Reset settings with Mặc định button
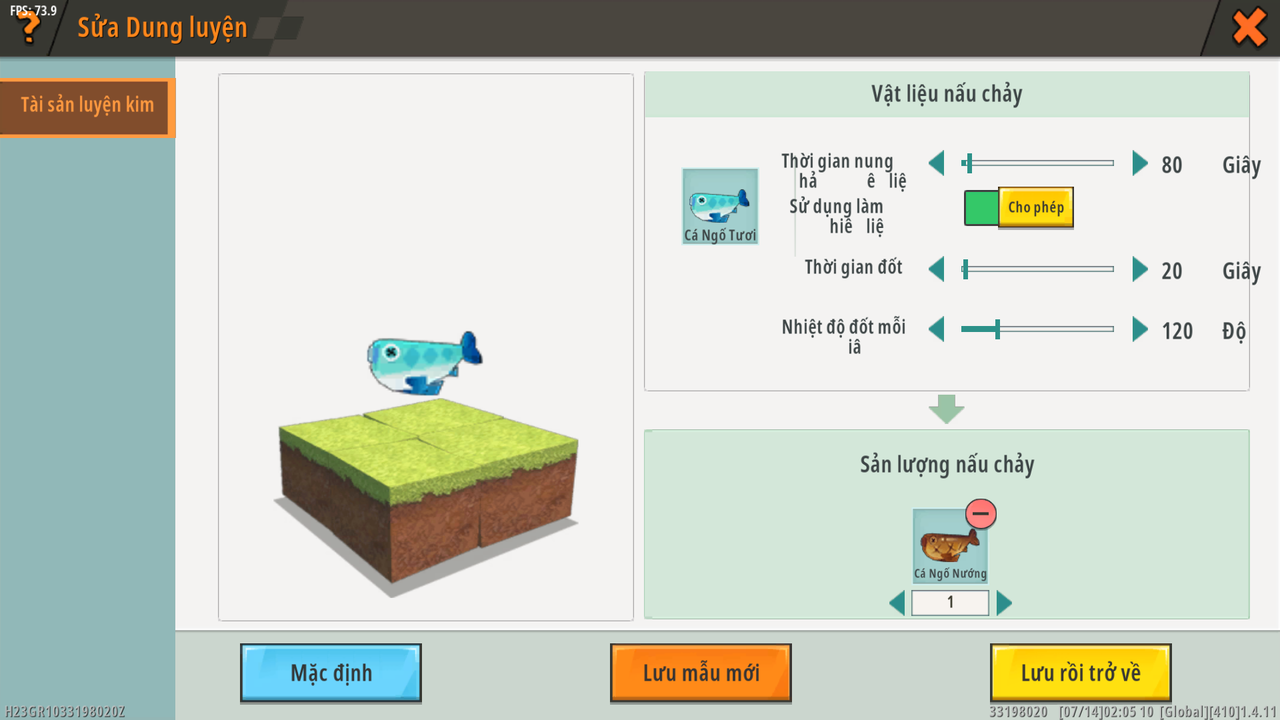This screenshot has width=1280, height=720. click(331, 673)
